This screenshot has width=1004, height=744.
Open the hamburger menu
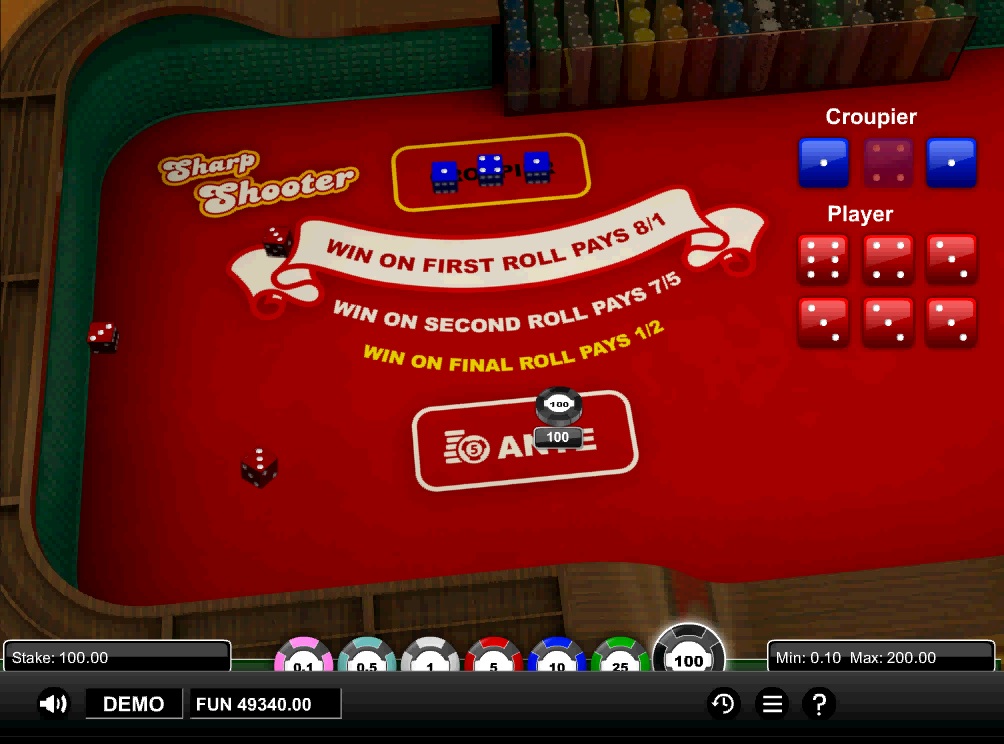coord(772,704)
